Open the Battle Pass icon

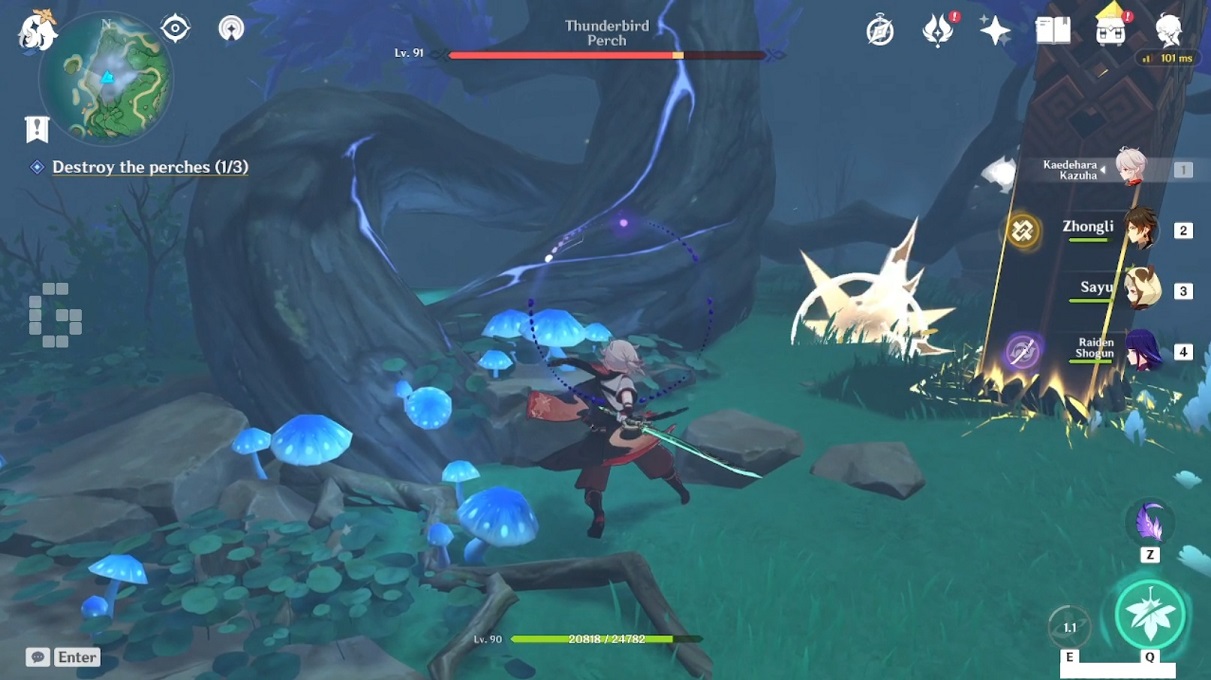pyautogui.click(x=1111, y=28)
